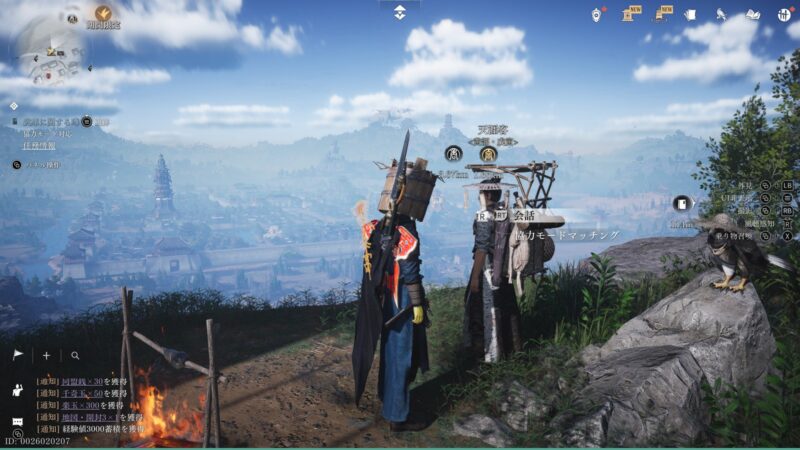Click the magnifier search icon above chat

coord(75,355)
